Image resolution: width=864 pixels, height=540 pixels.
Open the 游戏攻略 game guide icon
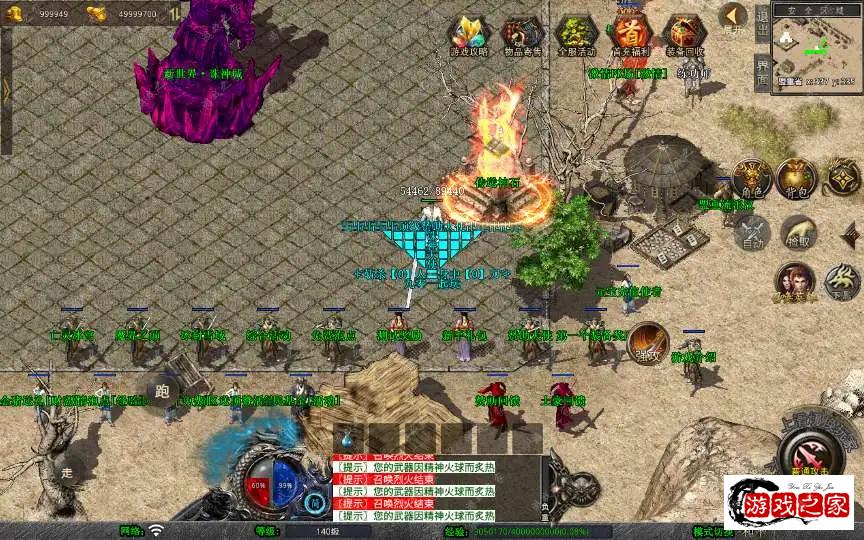[466, 35]
